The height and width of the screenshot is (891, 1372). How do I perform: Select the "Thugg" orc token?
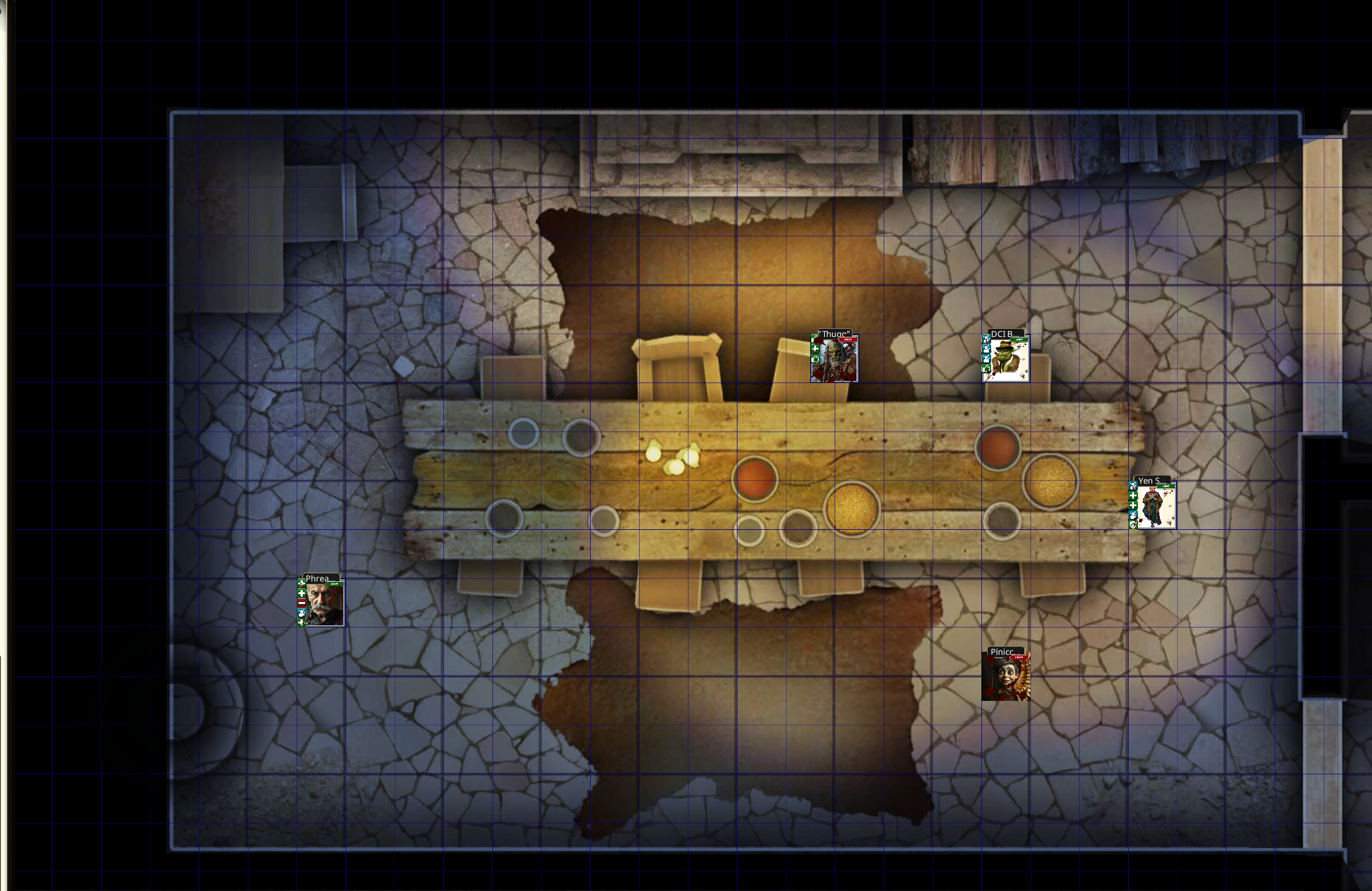(x=837, y=361)
